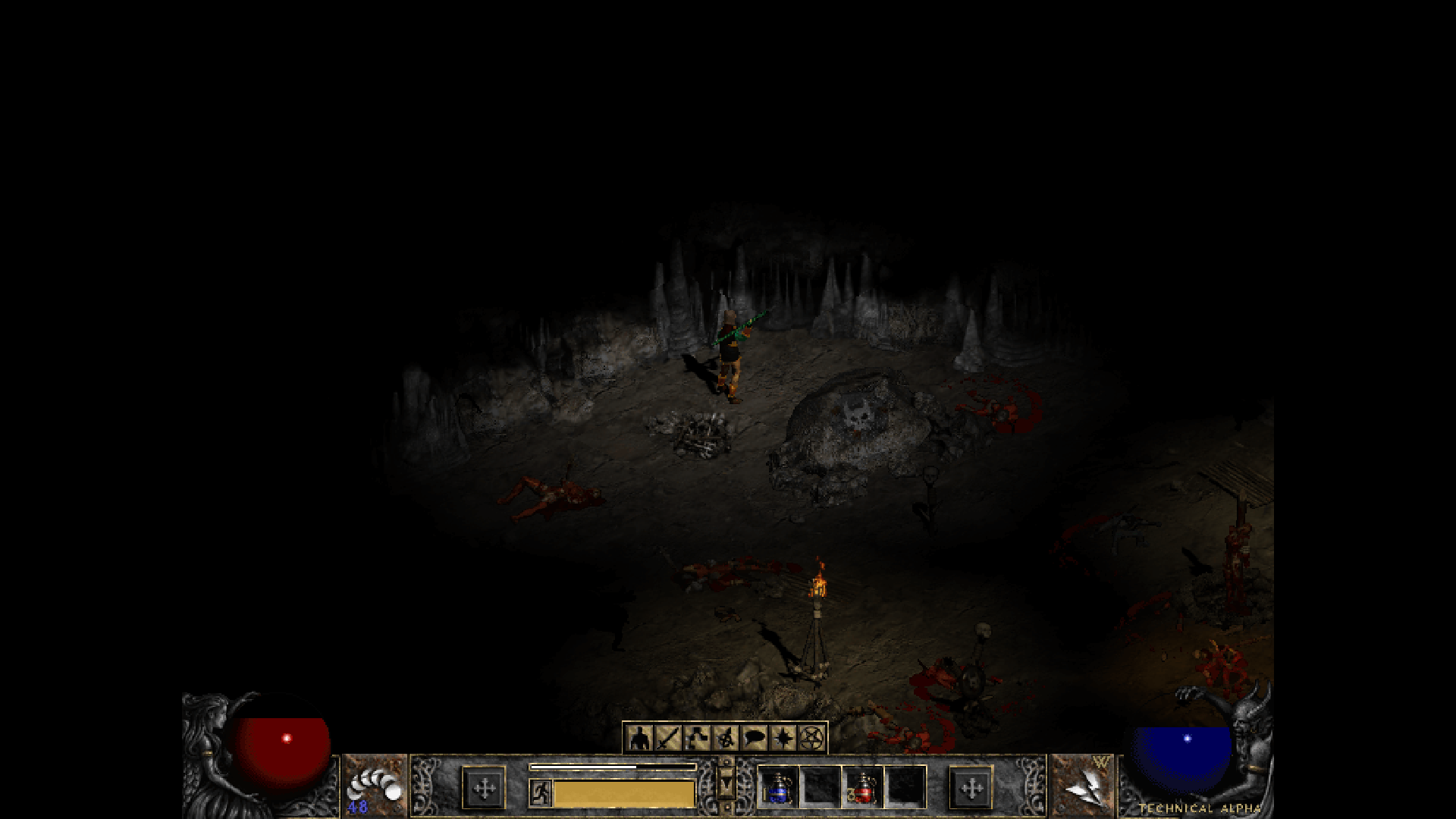Select the left skill claw icon
Viewport: 1456px width, 819px height.
pyautogui.click(x=375, y=786)
